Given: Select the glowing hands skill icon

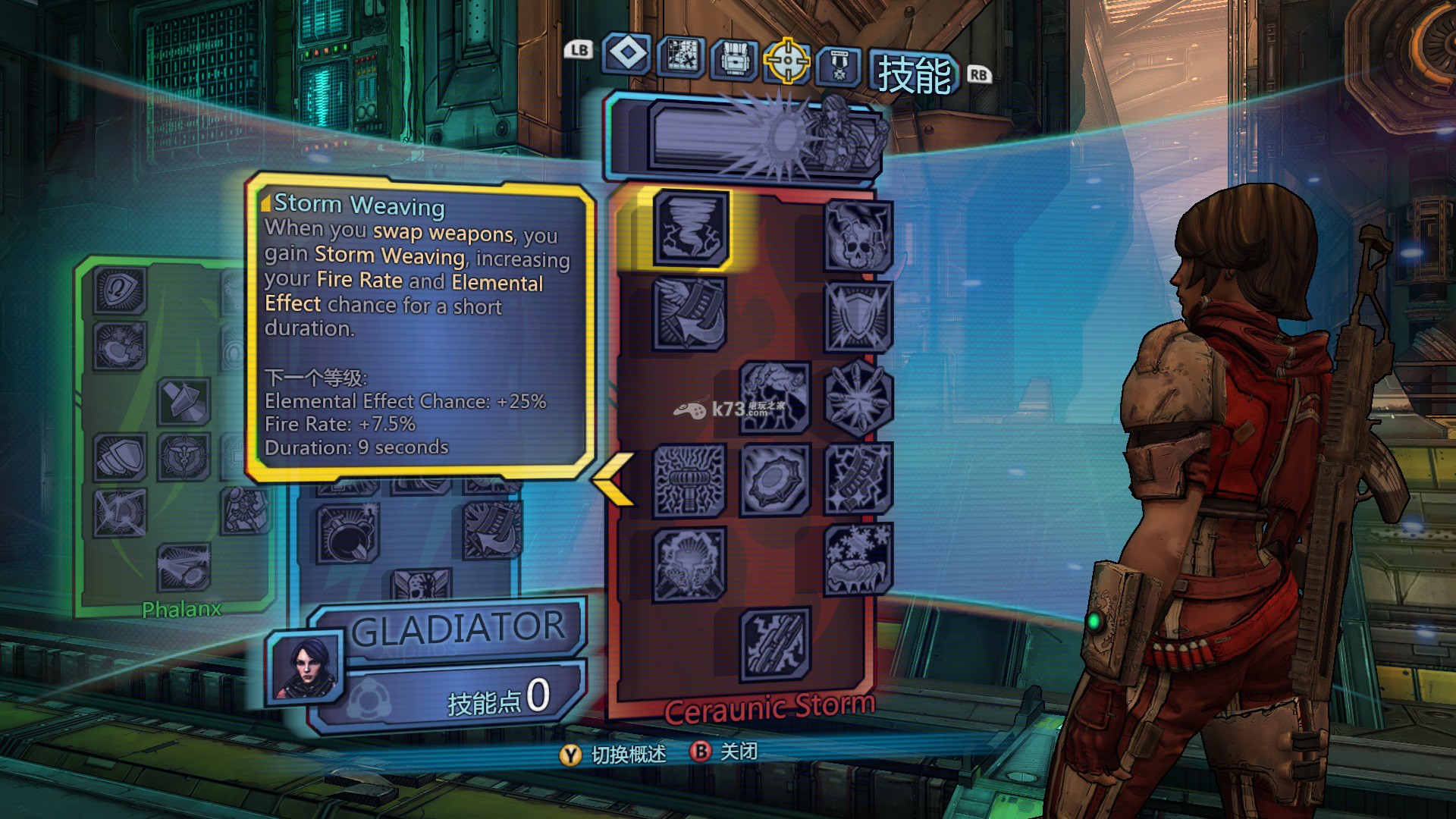Looking at the screenshot, I should tap(689, 564).
